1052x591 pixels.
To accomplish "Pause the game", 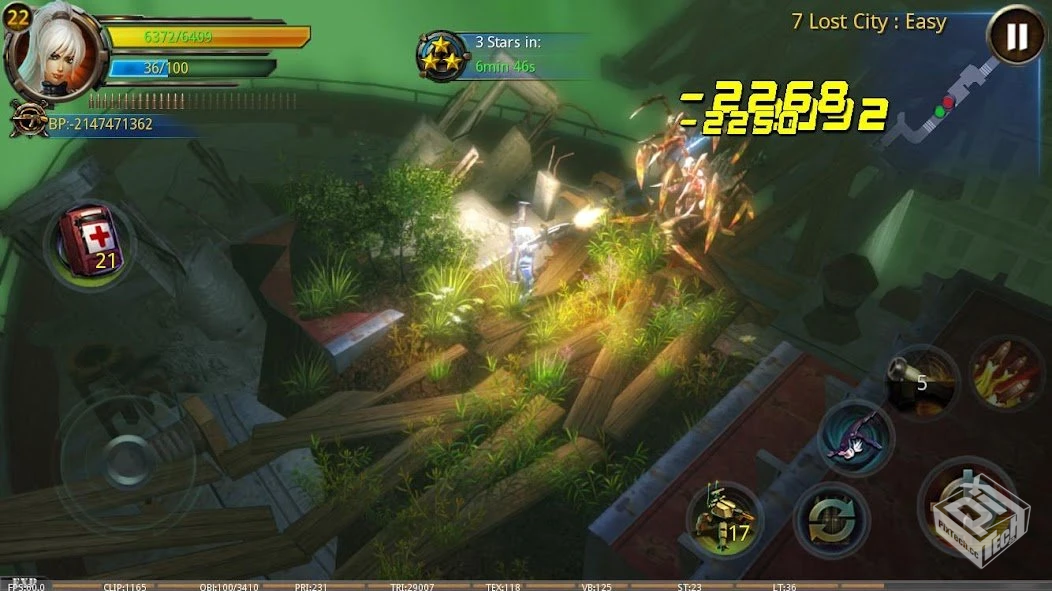I will click(1016, 37).
